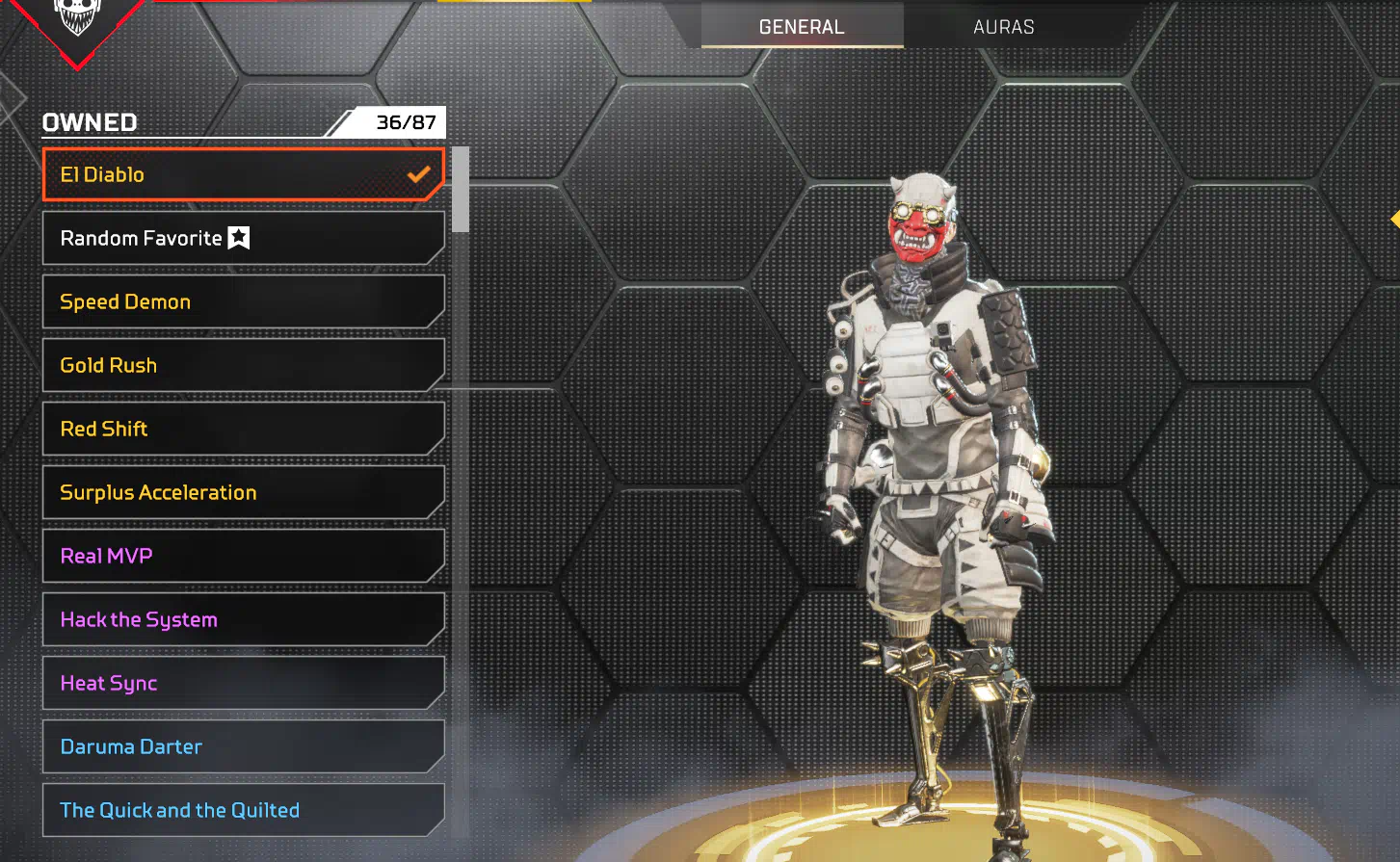The width and height of the screenshot is (1400, 862).
Task: Click the skin list scrollbar handle
Action: 461,190
